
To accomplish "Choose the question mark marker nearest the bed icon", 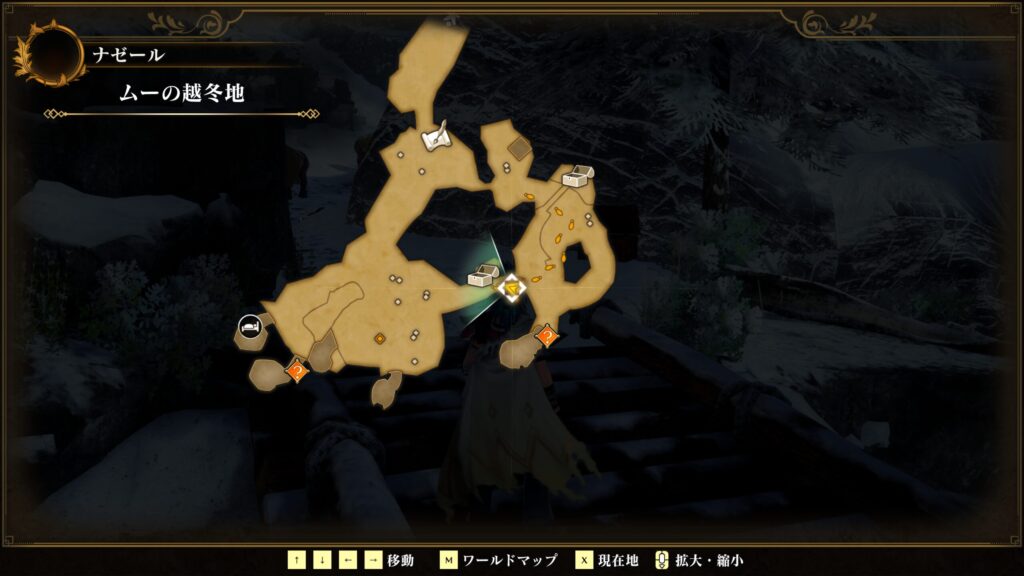I will 296,372.
